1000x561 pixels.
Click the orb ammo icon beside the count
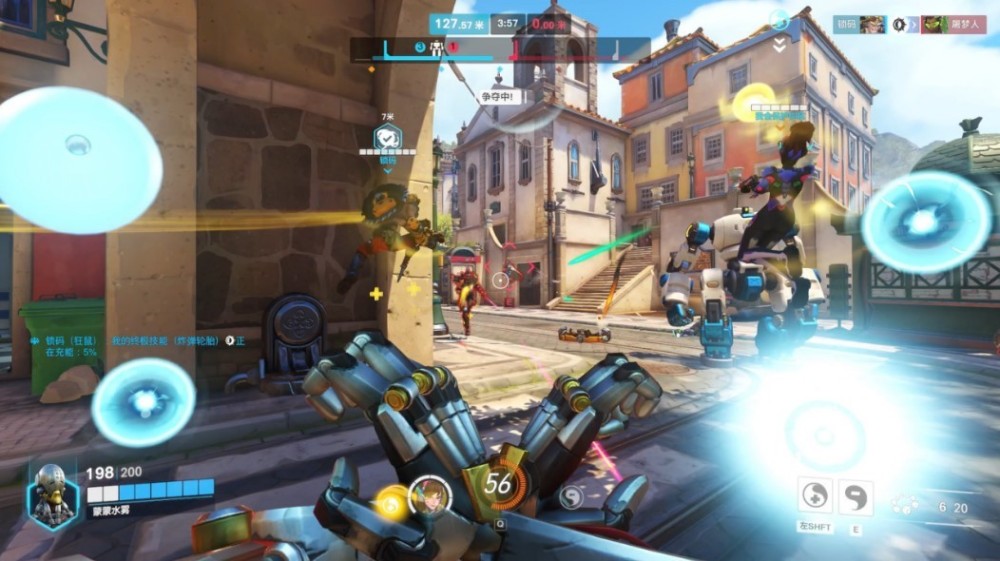click(906, 506)
